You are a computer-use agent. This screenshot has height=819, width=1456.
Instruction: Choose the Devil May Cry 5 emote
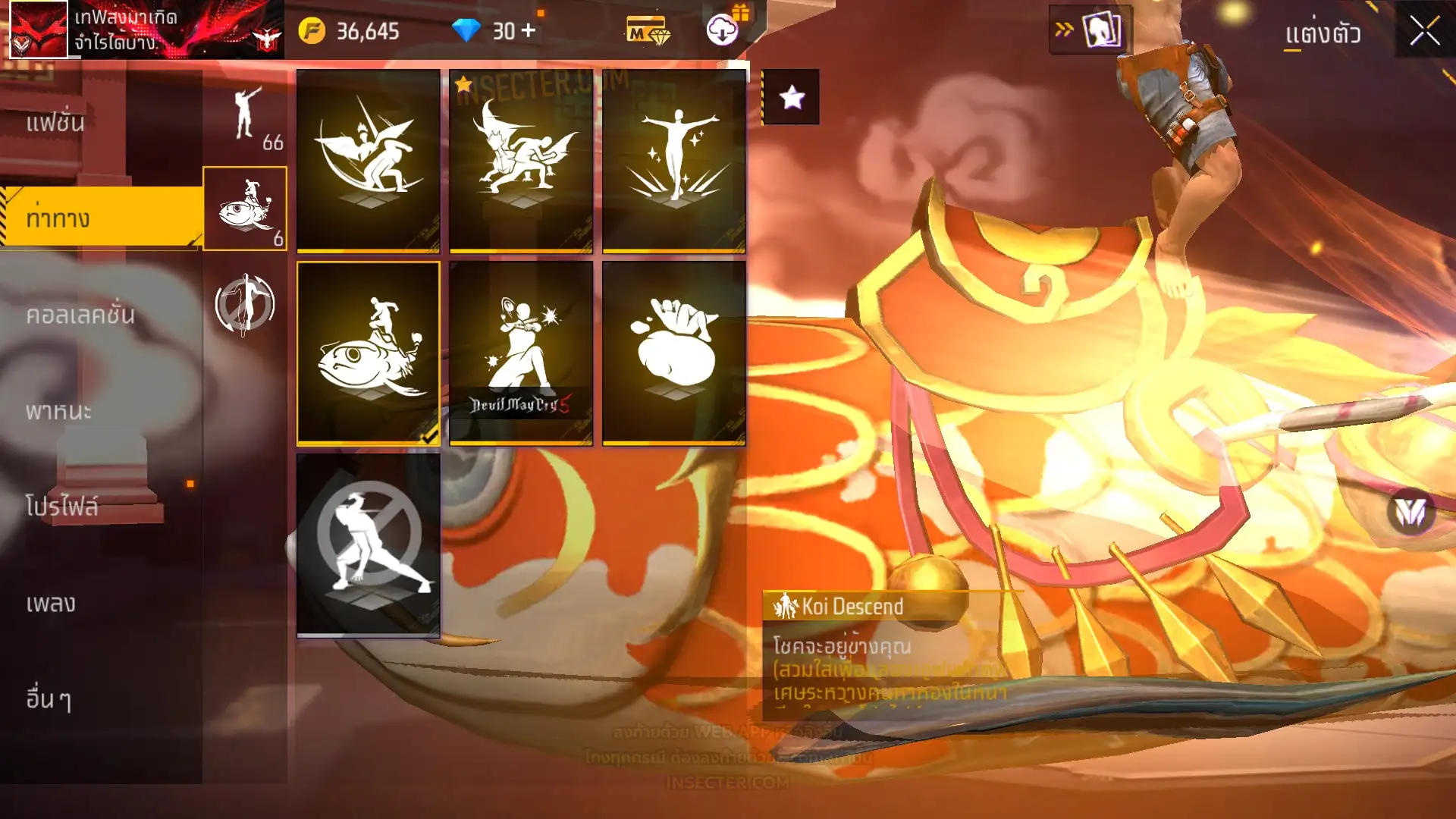521,353
